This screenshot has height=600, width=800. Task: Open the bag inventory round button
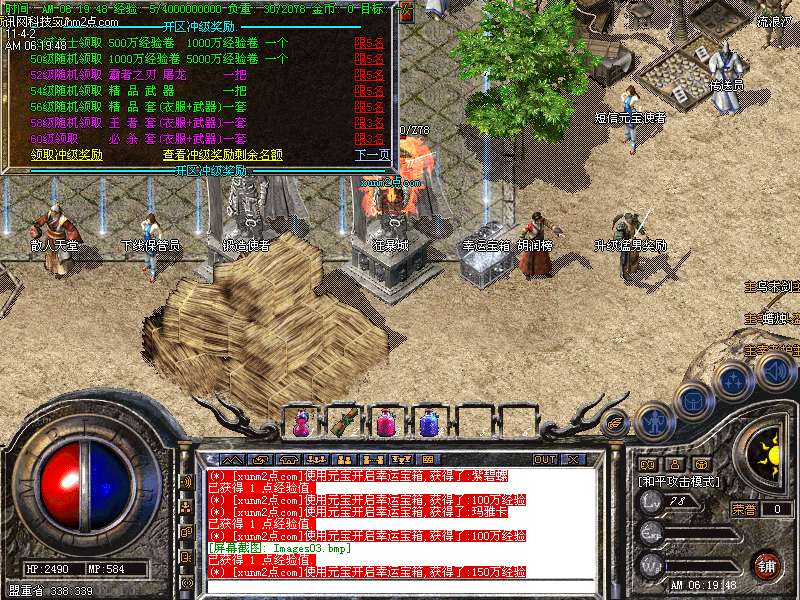693,400
